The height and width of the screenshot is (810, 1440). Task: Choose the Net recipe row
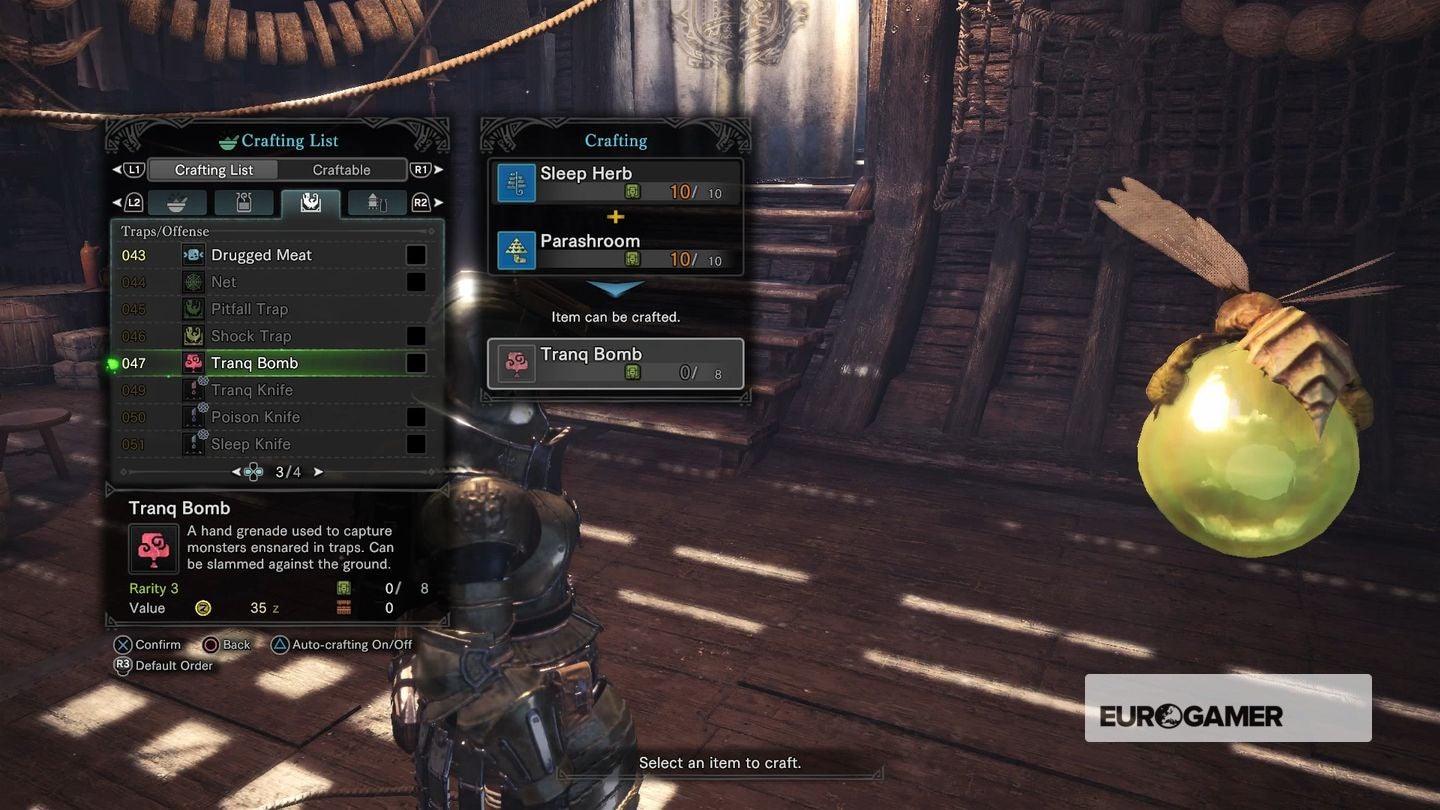click(x=224, y=282)
